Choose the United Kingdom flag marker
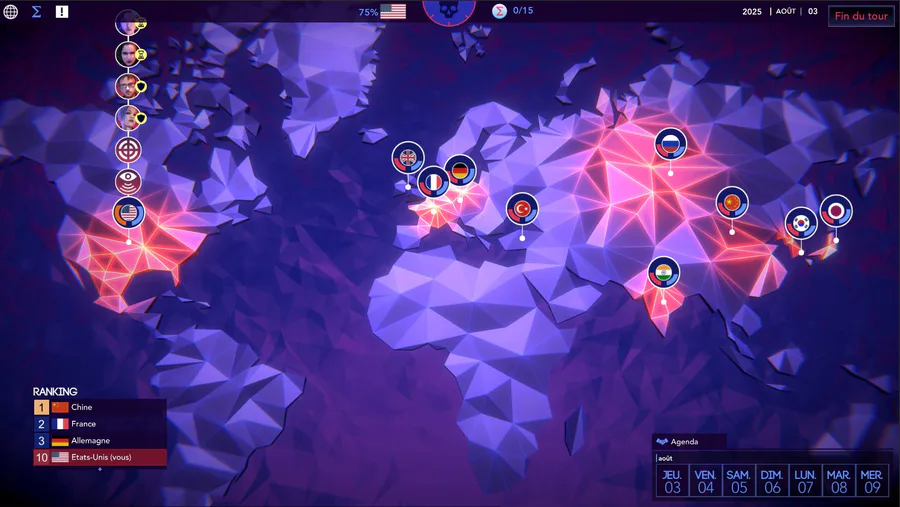 tap(408, 157)
